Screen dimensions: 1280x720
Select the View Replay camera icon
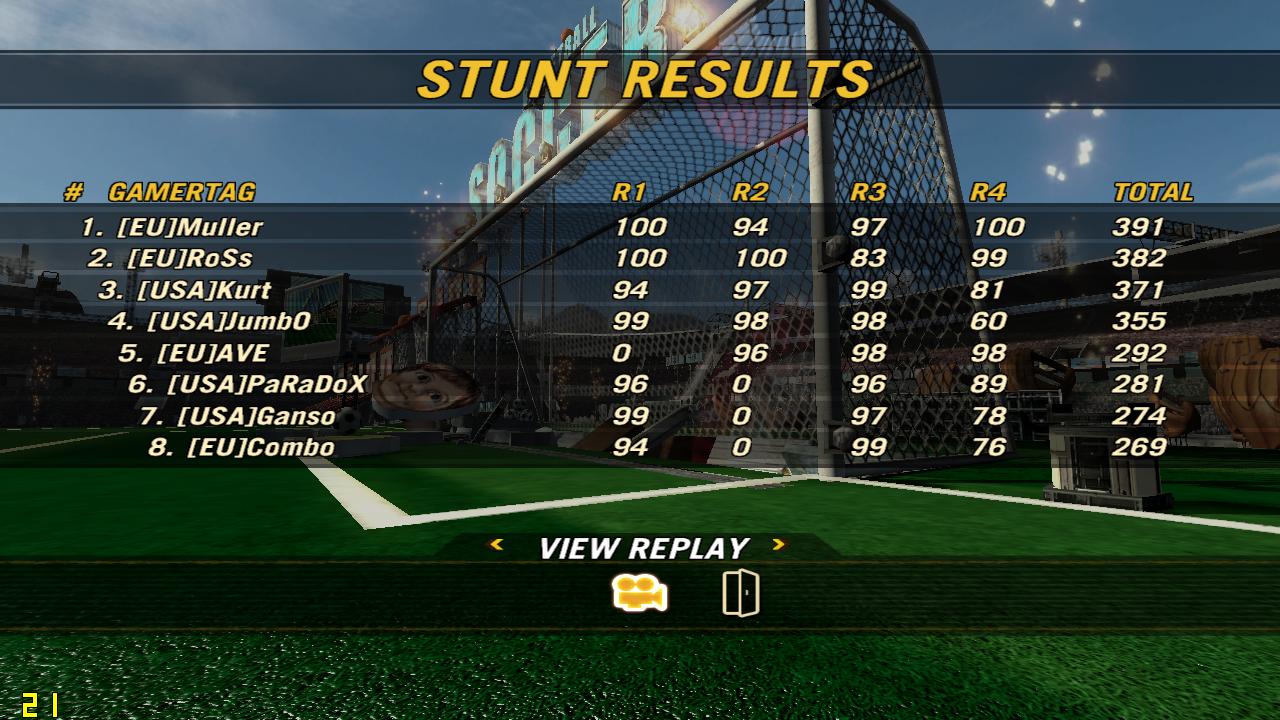[x=640, y=593]
